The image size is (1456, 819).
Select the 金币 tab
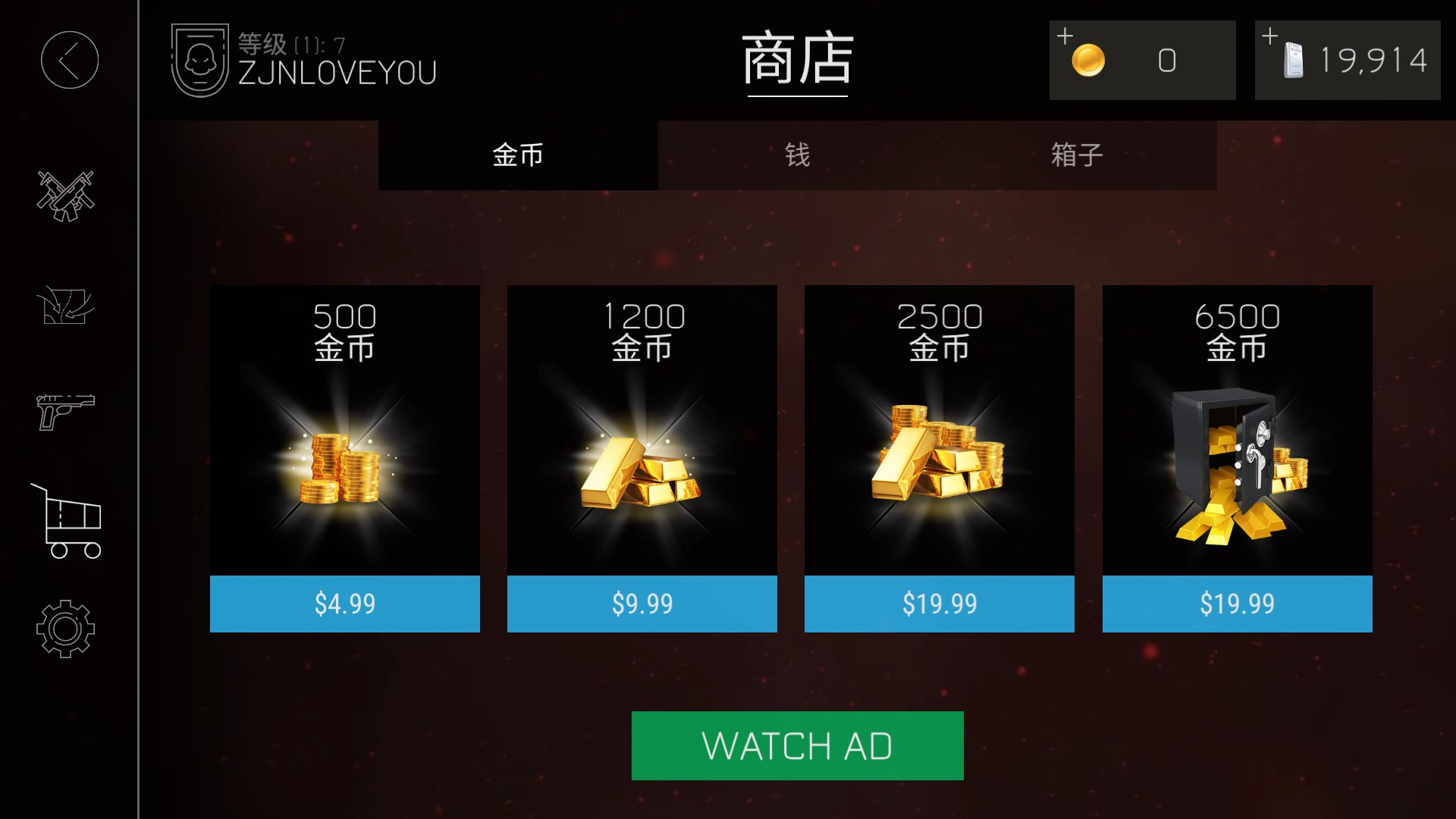point(518,155)
